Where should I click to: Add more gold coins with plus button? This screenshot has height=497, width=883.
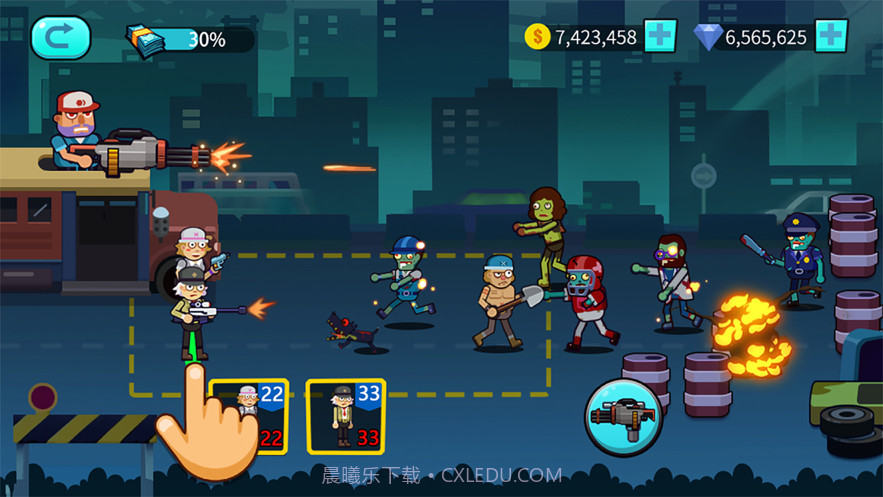[x=660, y=37]
